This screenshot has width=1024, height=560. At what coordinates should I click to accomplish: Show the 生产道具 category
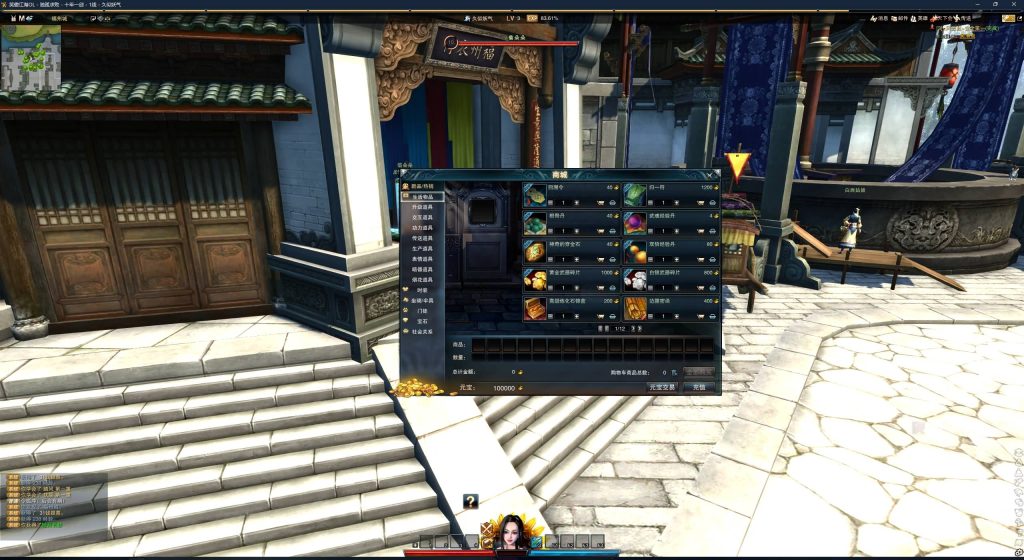point(422,248)
